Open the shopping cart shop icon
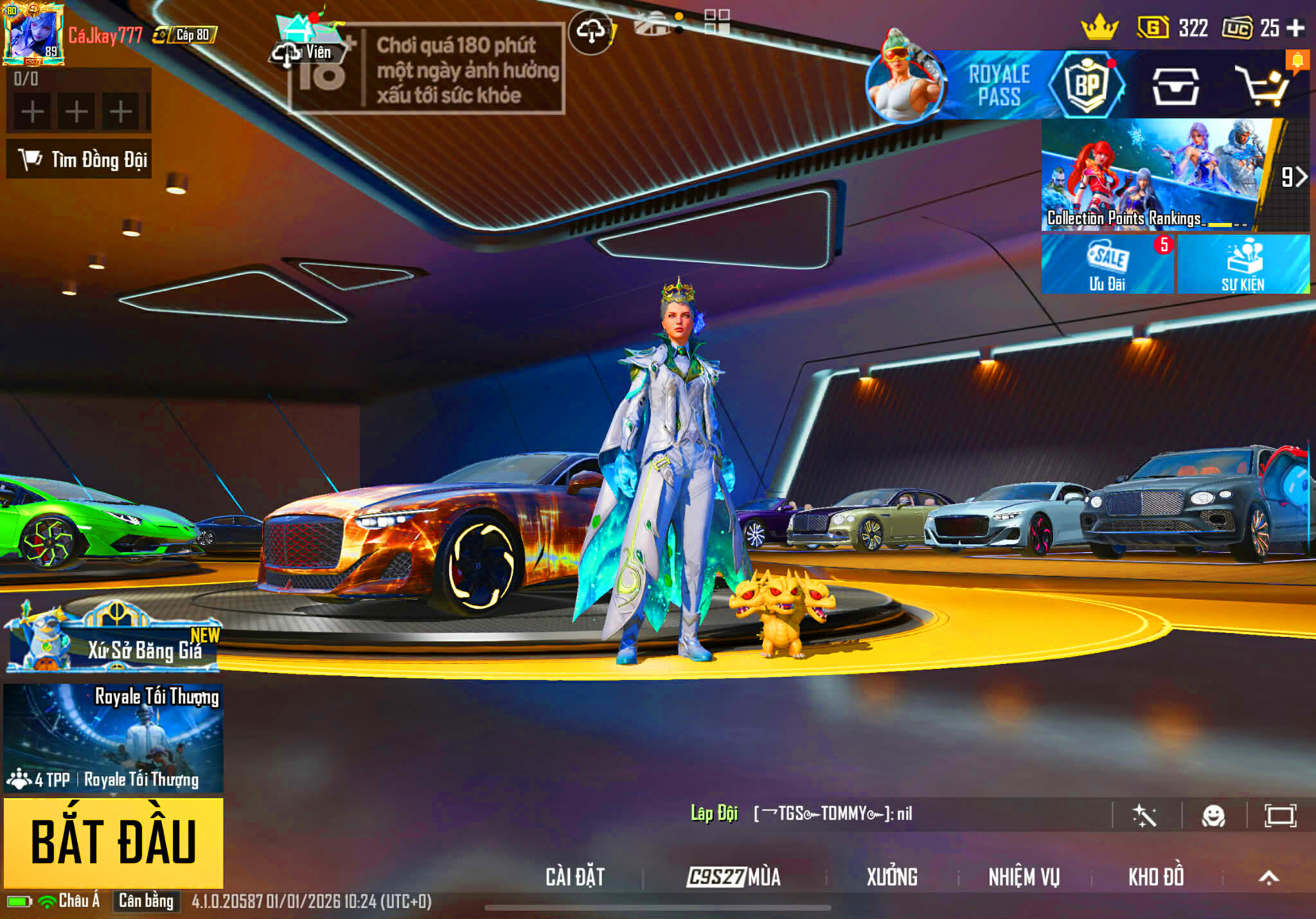Viewport: 1316px width, 919px height. 1263,87
